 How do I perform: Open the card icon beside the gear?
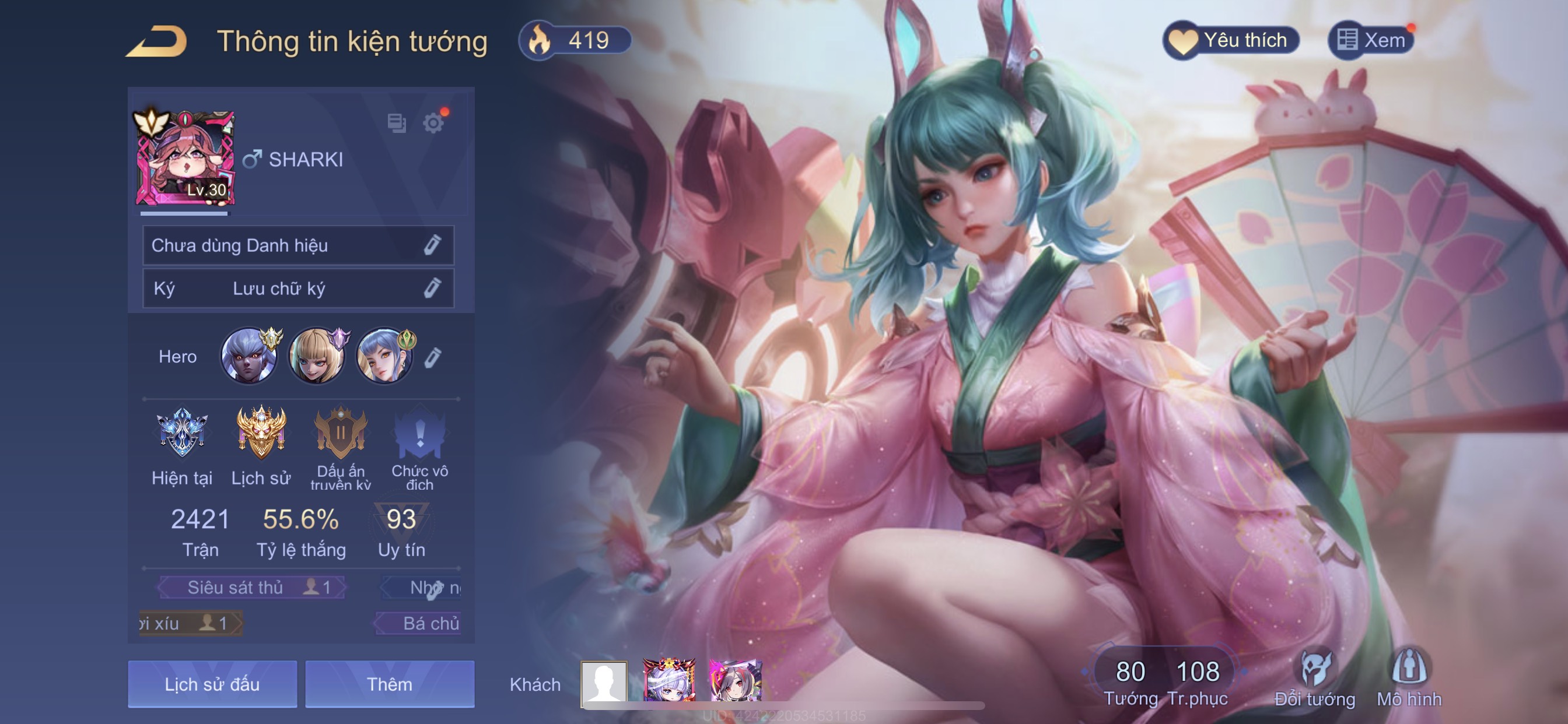(x=396, y=124)
